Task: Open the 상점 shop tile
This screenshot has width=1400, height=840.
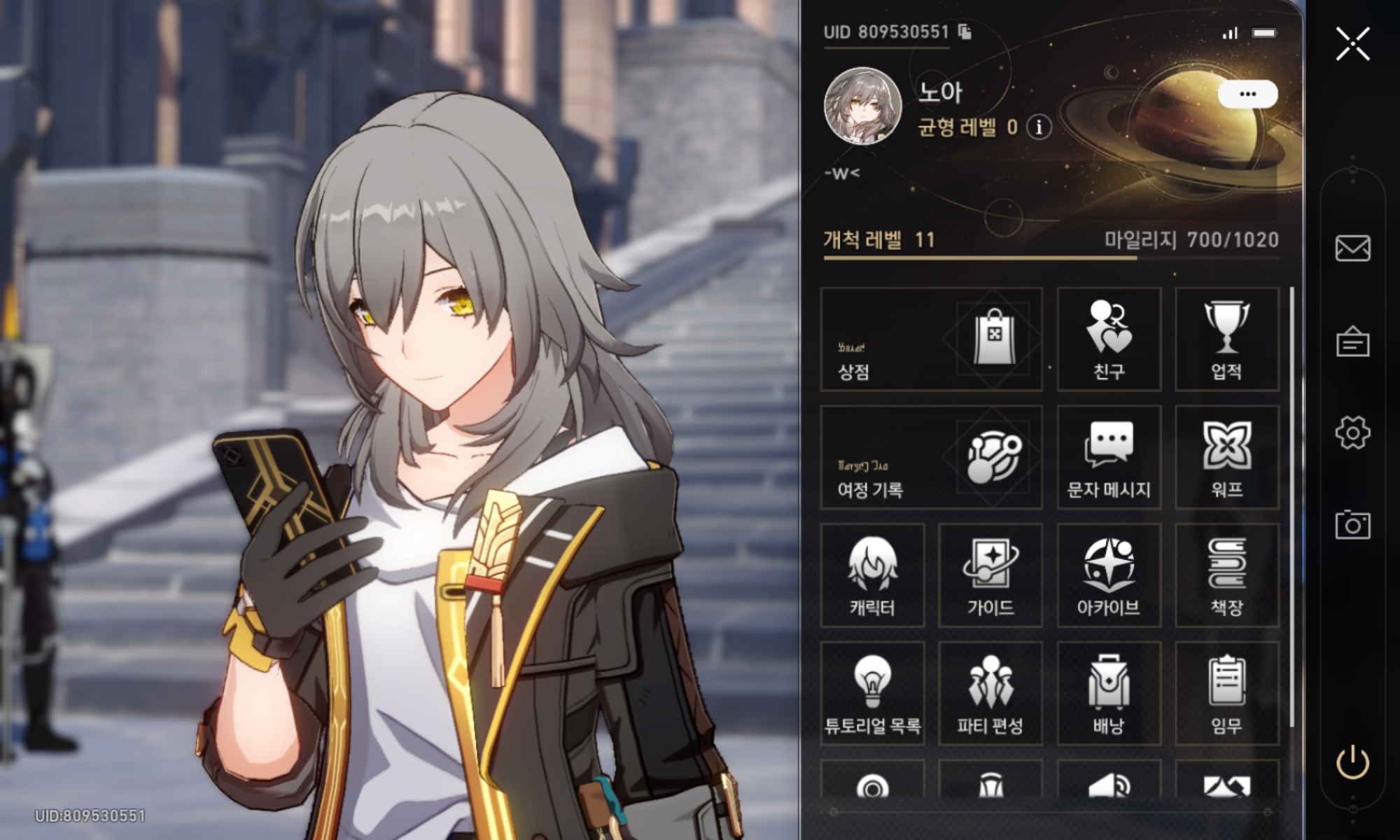Action: click(931, 339)
